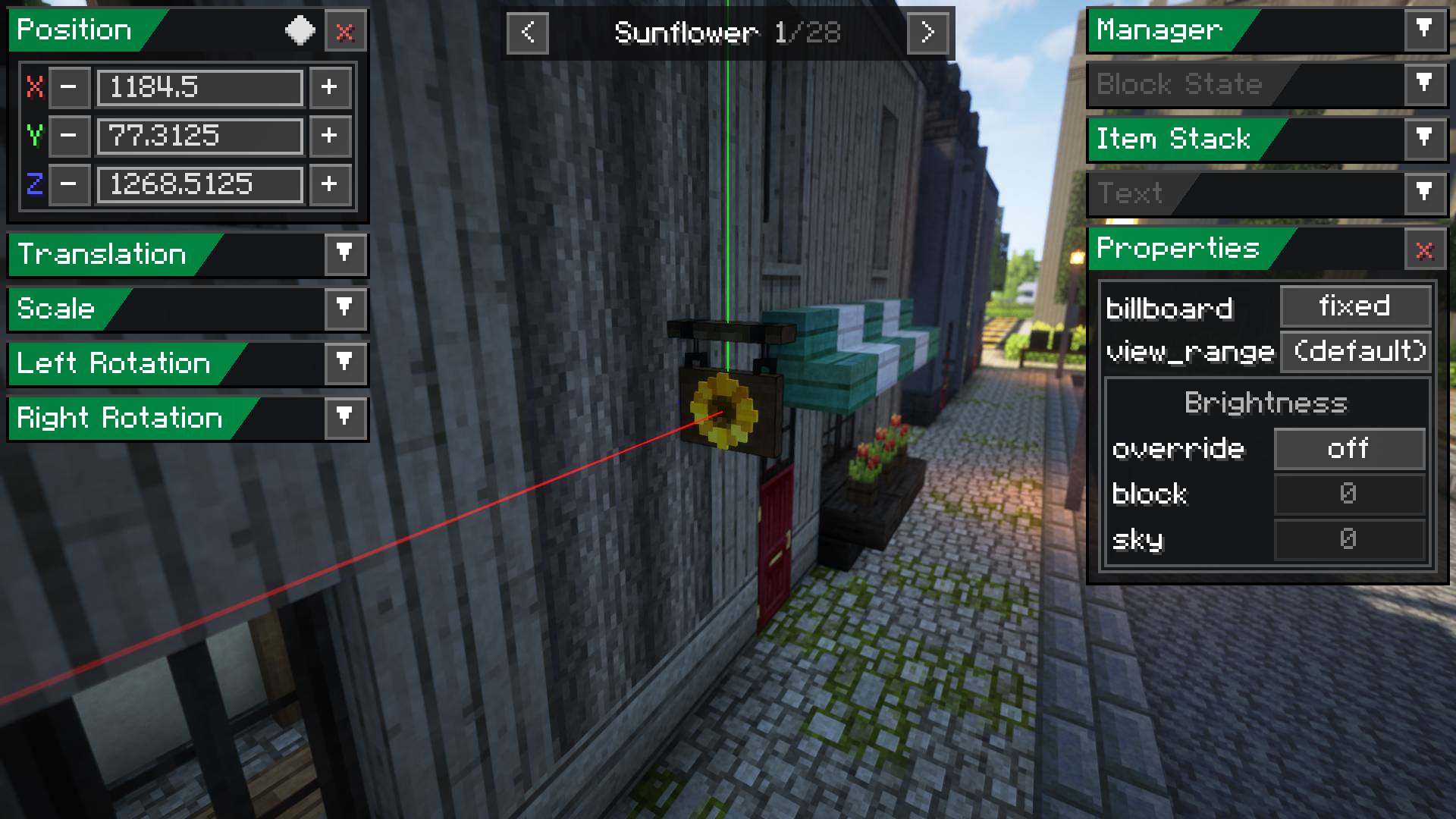Image resolution: width=1456 pixels, height=819 pixels.
Task: Change view_range from default
Action: (1356, 351)
